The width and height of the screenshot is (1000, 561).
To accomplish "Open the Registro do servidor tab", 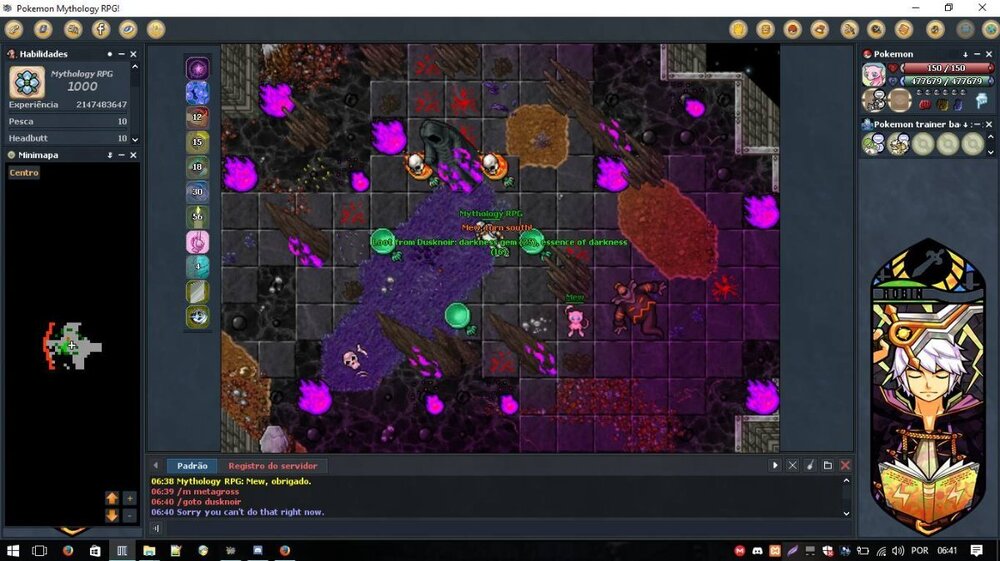I will pos(272,466).
